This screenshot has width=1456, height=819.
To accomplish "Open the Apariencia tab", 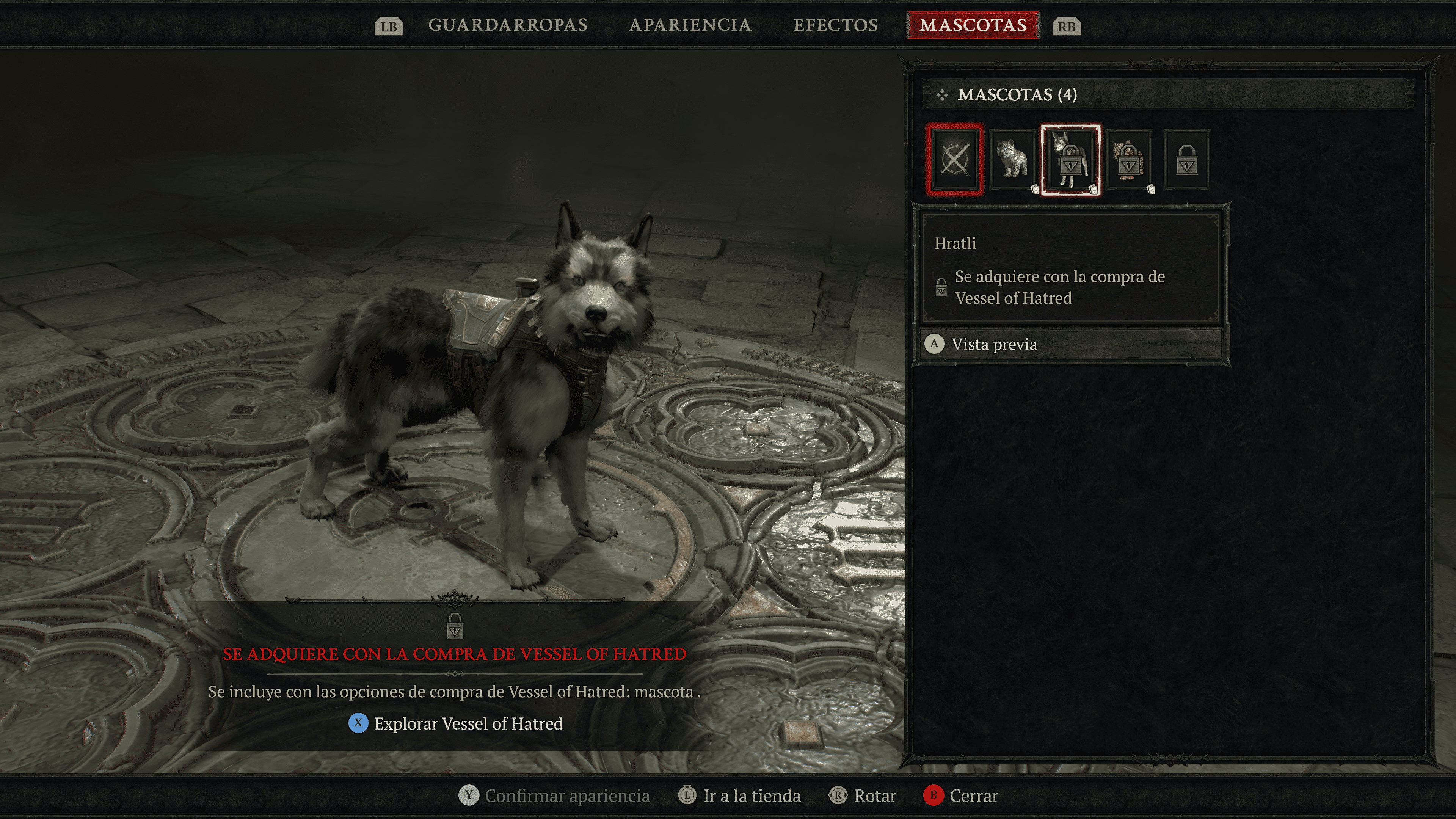I will point(690,25).
